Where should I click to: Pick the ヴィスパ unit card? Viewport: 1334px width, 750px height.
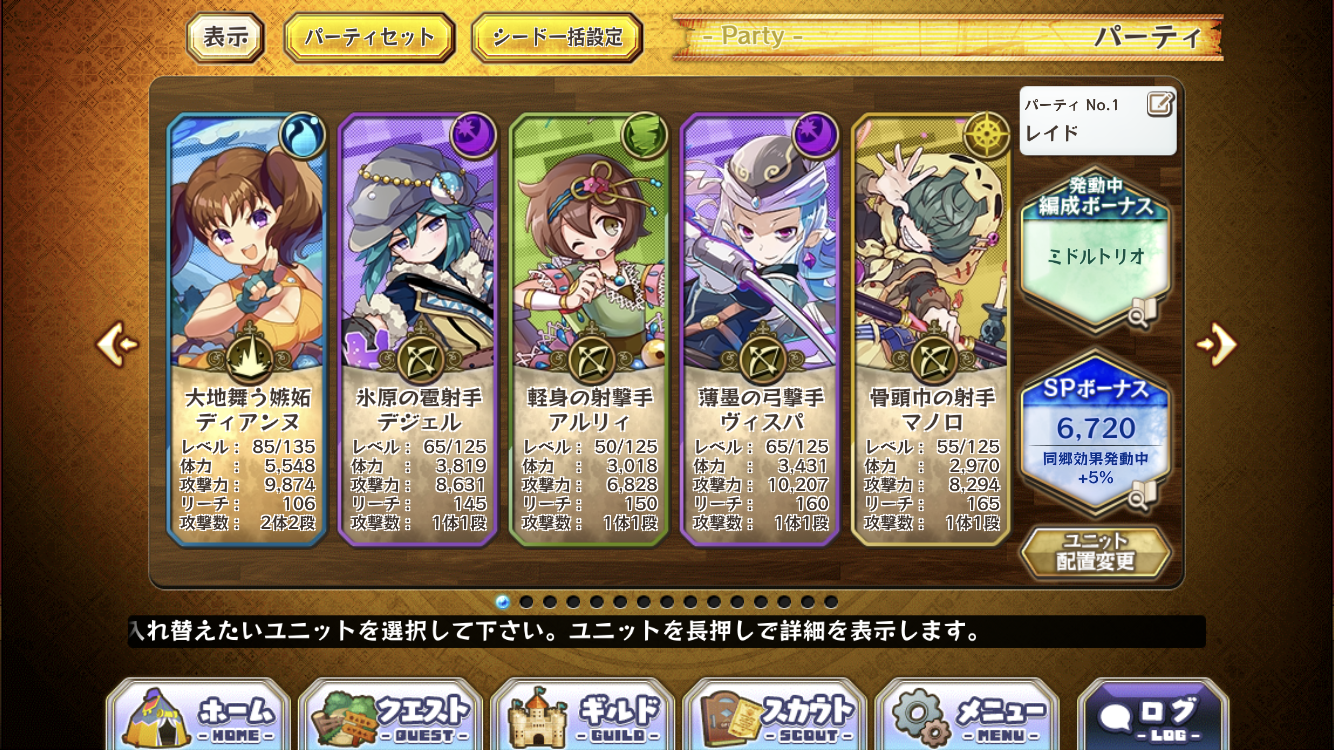coord(760,330)
